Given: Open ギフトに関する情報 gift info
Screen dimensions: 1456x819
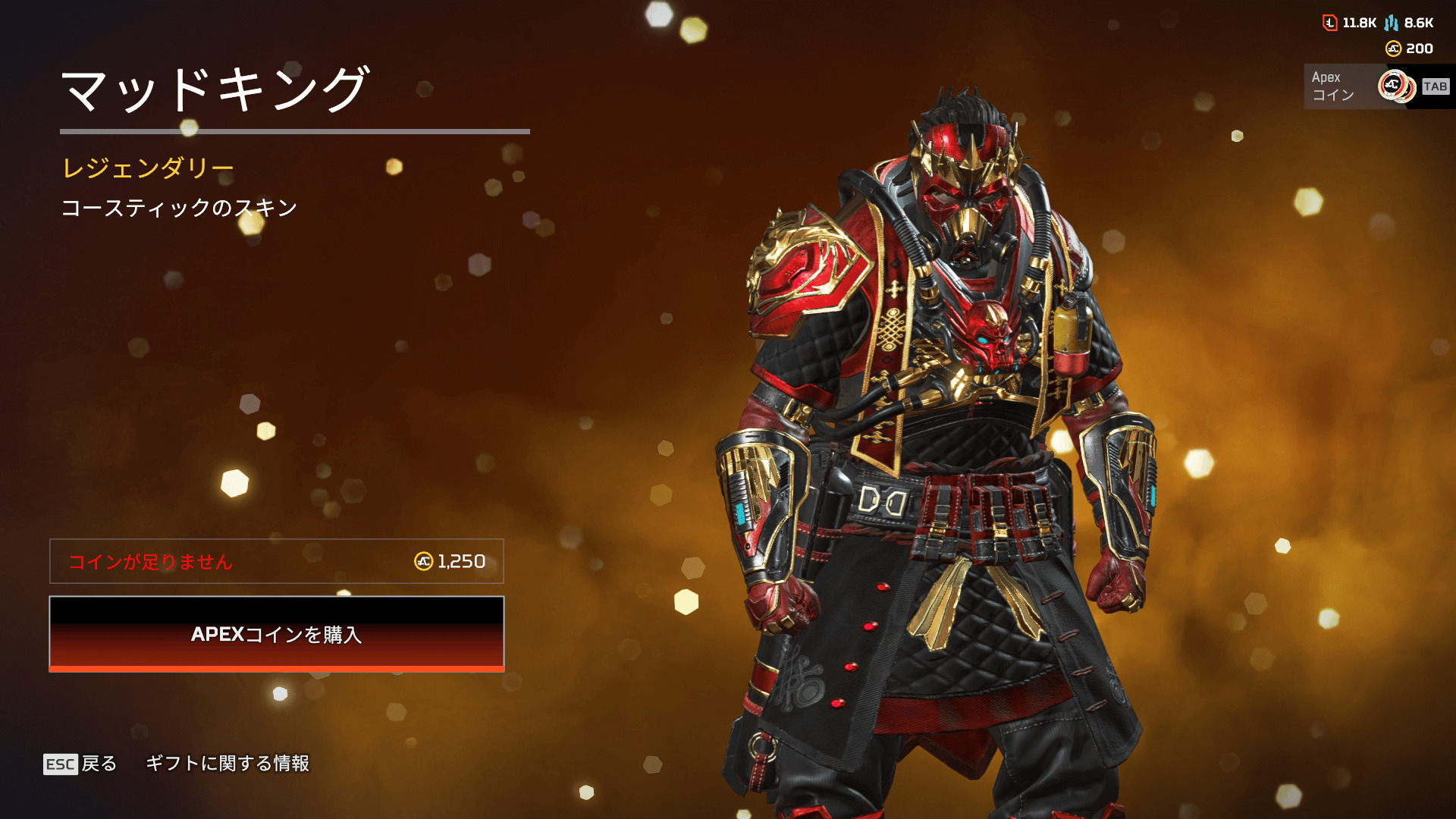Looking at the screenshot, I should [x=227, y=764].
